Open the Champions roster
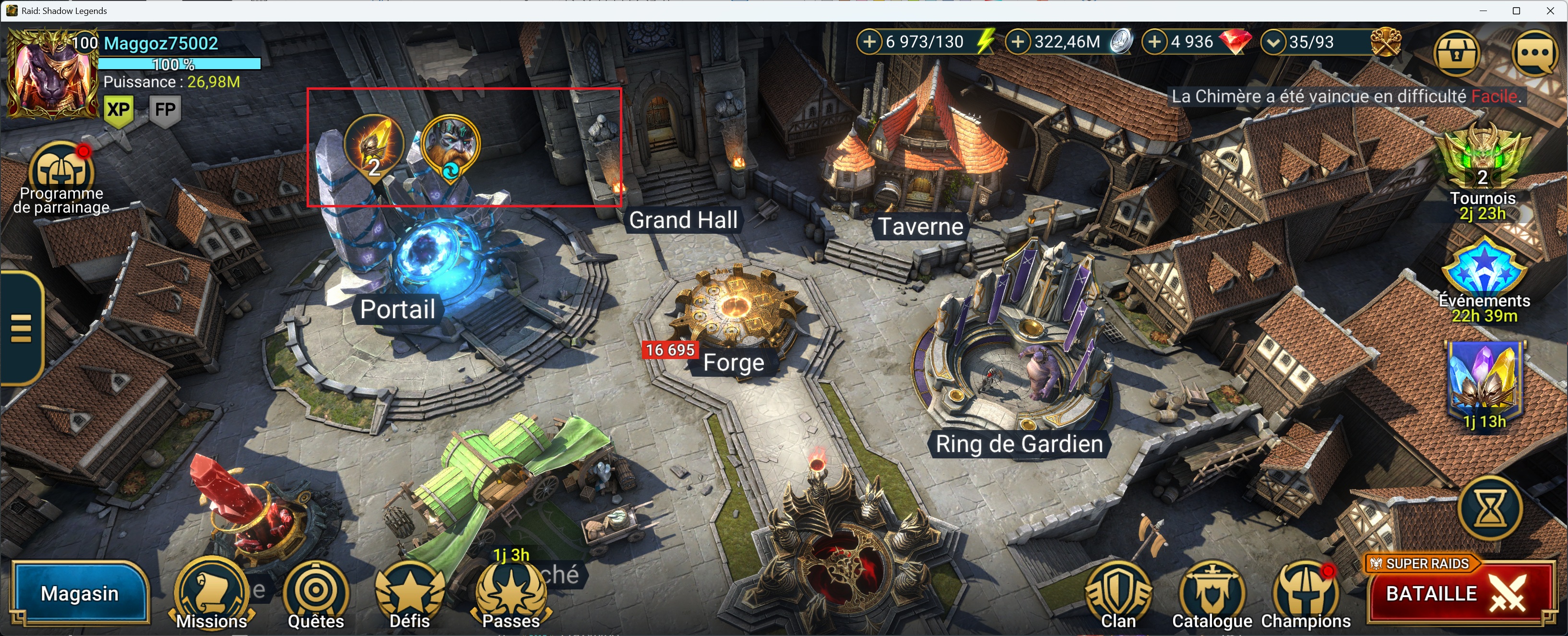1568x636 pixels. 1306,594
